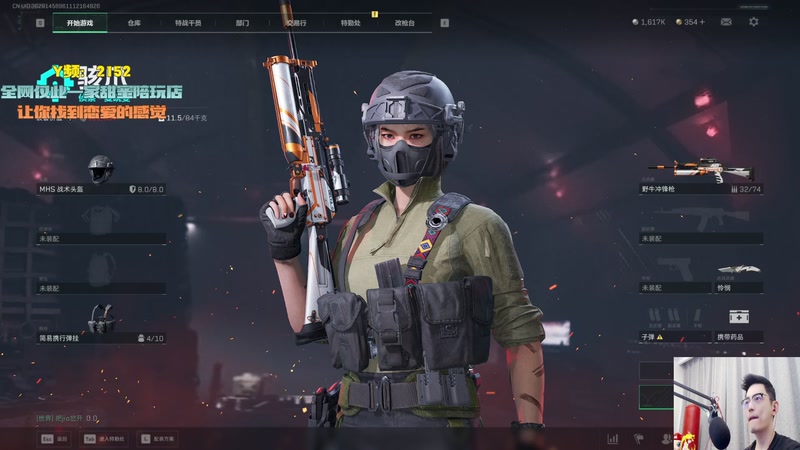Switch to the 仓库 tab
Viewport: 800px width, 450px height.
click(134, 22)
